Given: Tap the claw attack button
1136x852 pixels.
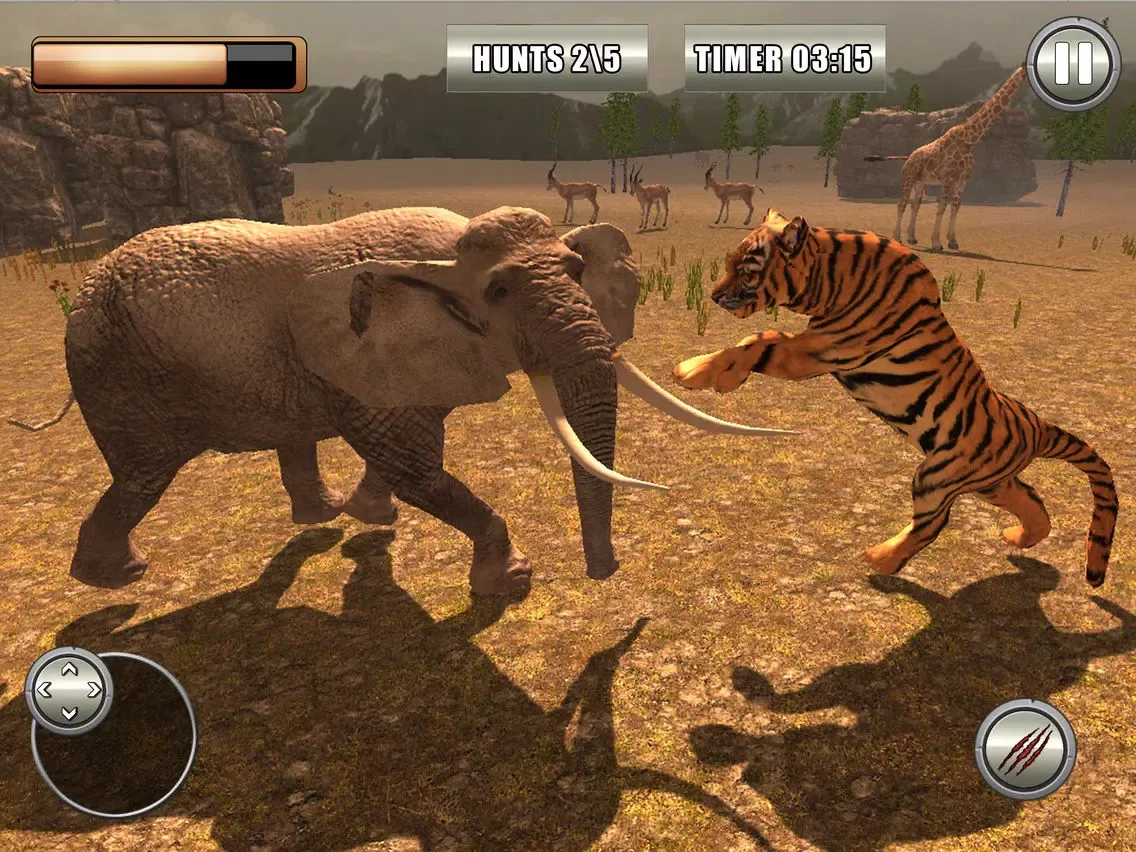Looking at the screenshot, I should click(1025, 749).
